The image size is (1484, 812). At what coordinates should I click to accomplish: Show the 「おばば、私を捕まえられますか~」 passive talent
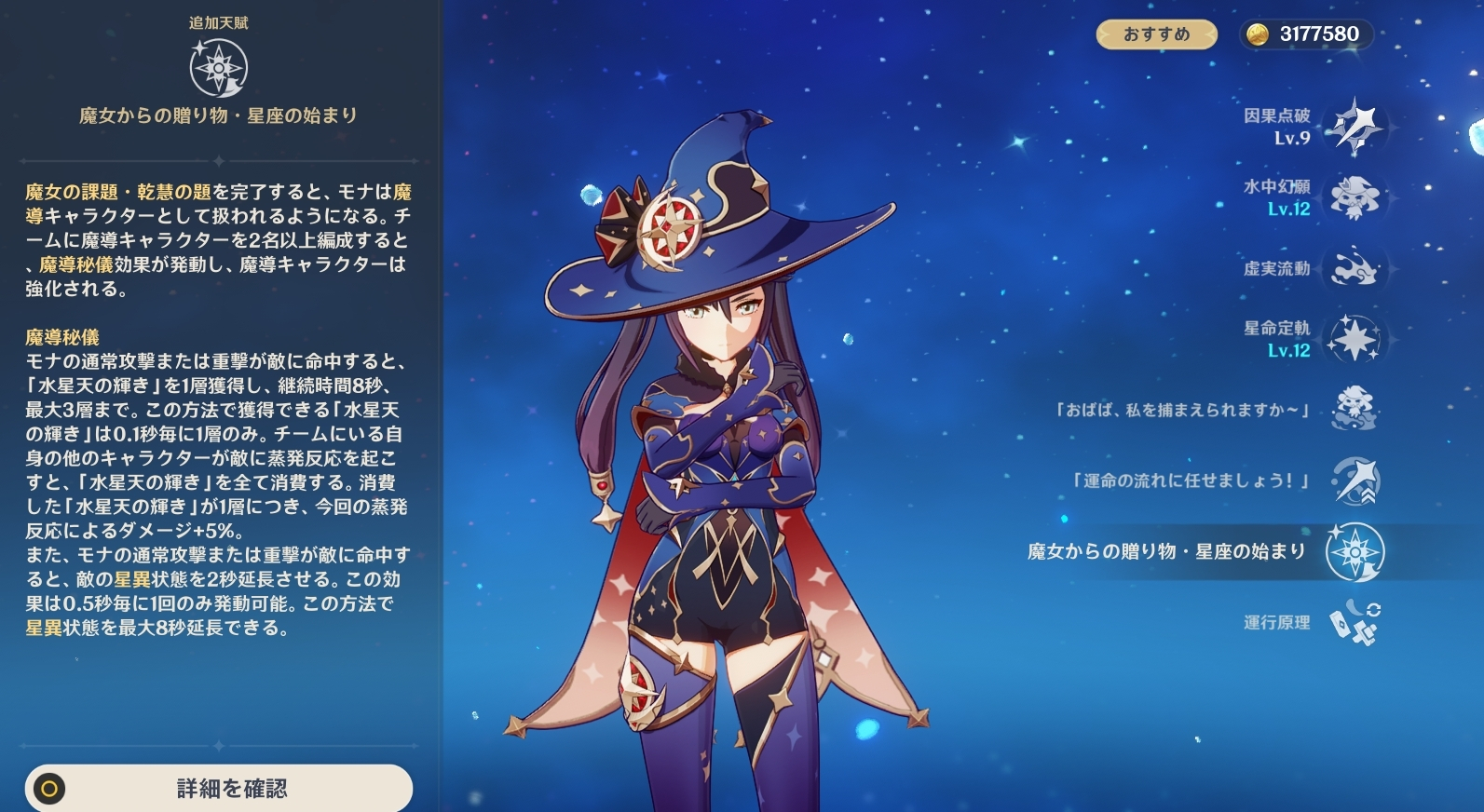(x=1354, y=410)
